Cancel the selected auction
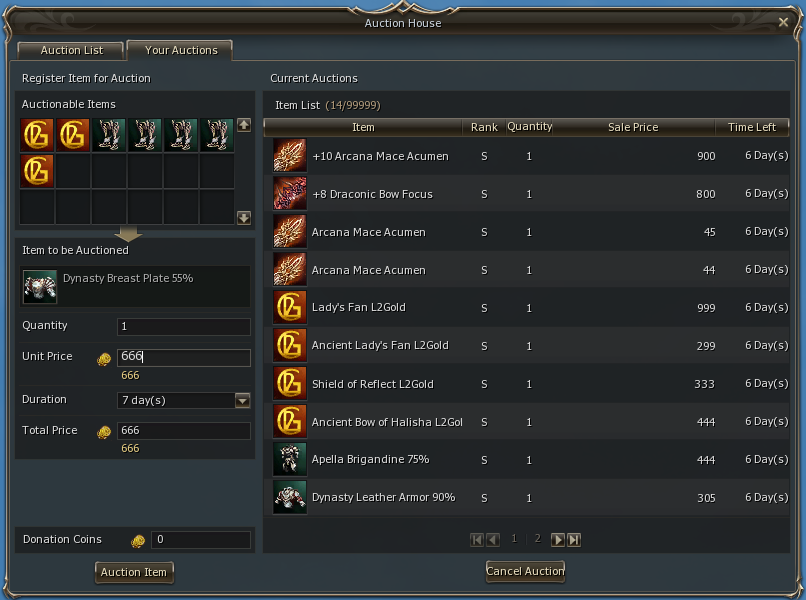This screenshot has width=806, height=600. pos(525,571)
